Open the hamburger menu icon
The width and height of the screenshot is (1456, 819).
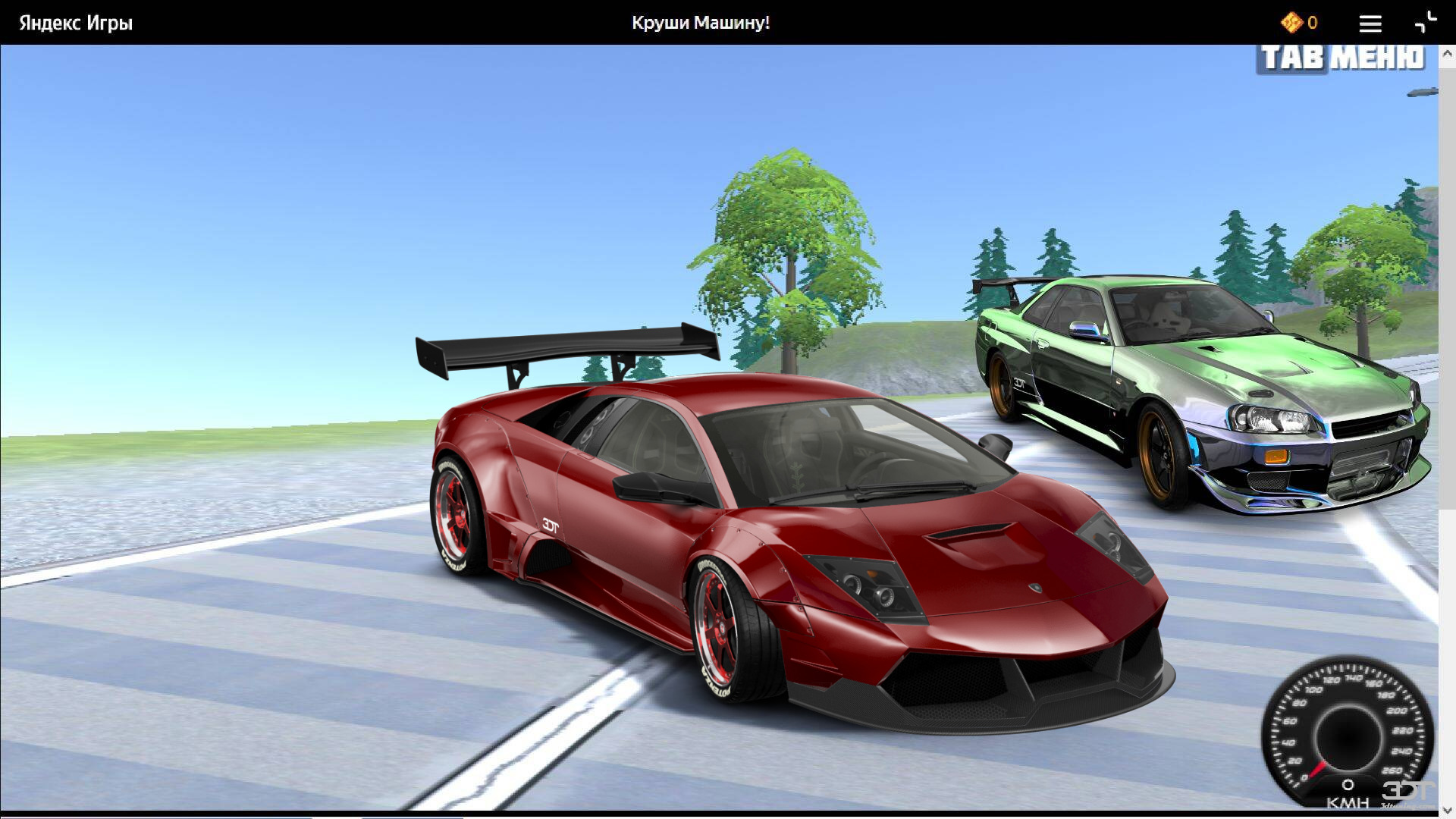coord(1370,24)
